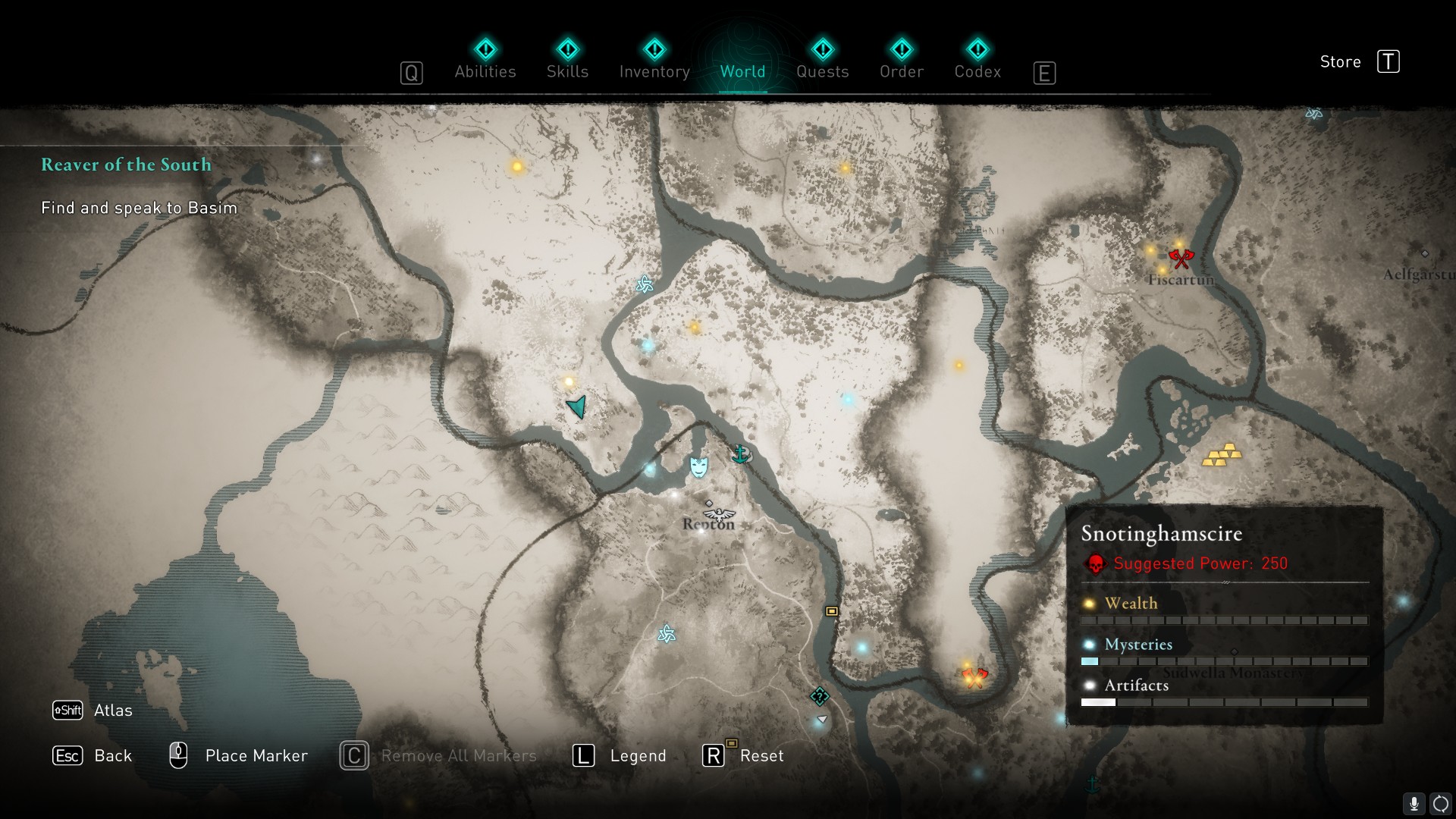Click the teal question mark diamond marker
Viewport: 1456px width, 819px height.
click(x=819, y=696)
